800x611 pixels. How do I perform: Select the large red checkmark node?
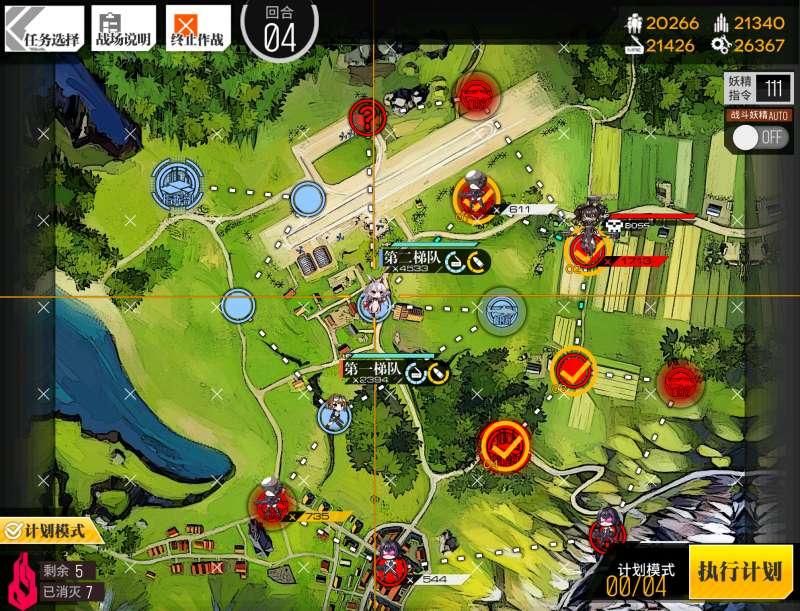click(x=506, y=446)
